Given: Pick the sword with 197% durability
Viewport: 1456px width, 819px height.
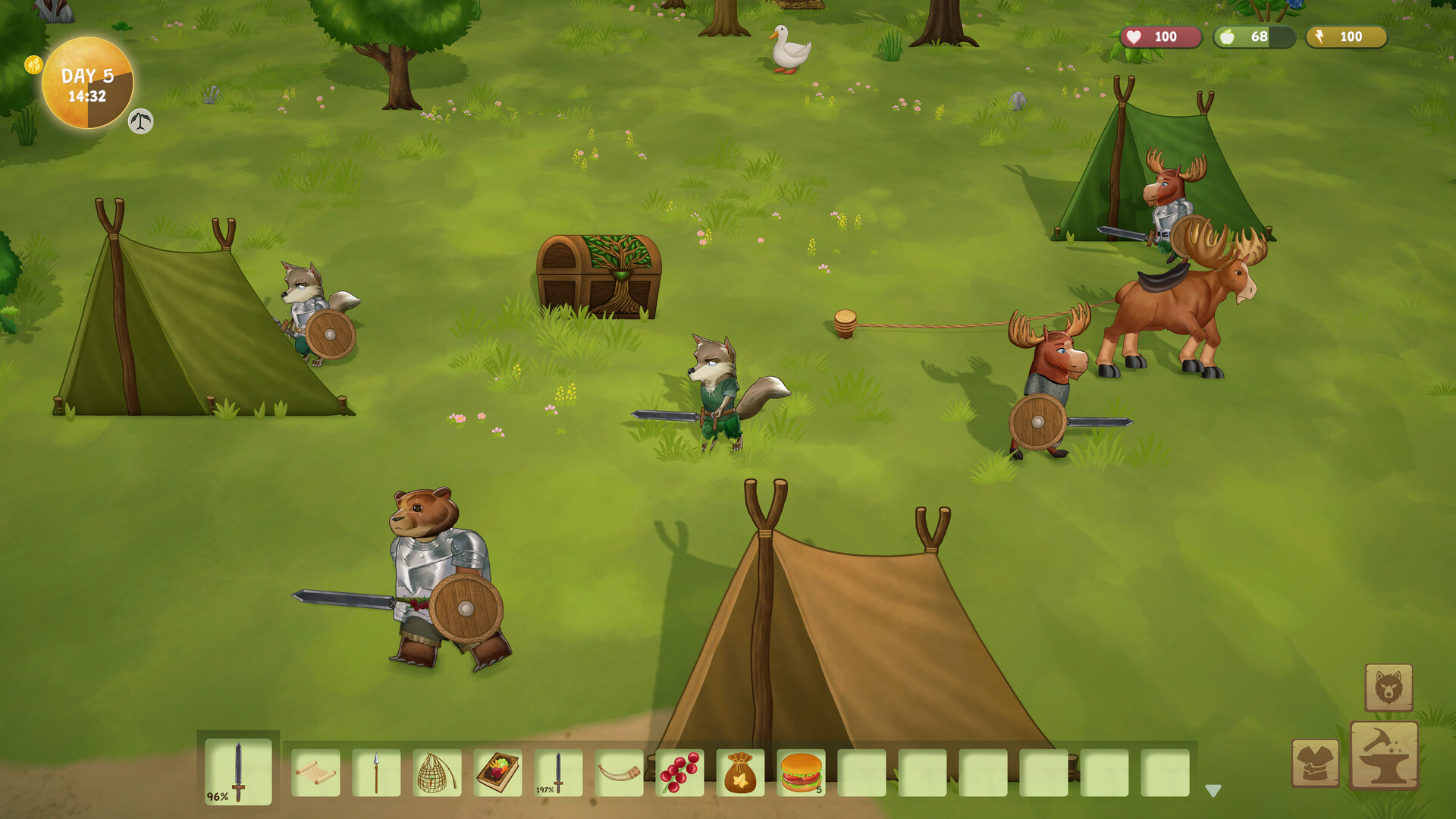Looking at the screenshot, I should 558,773.
